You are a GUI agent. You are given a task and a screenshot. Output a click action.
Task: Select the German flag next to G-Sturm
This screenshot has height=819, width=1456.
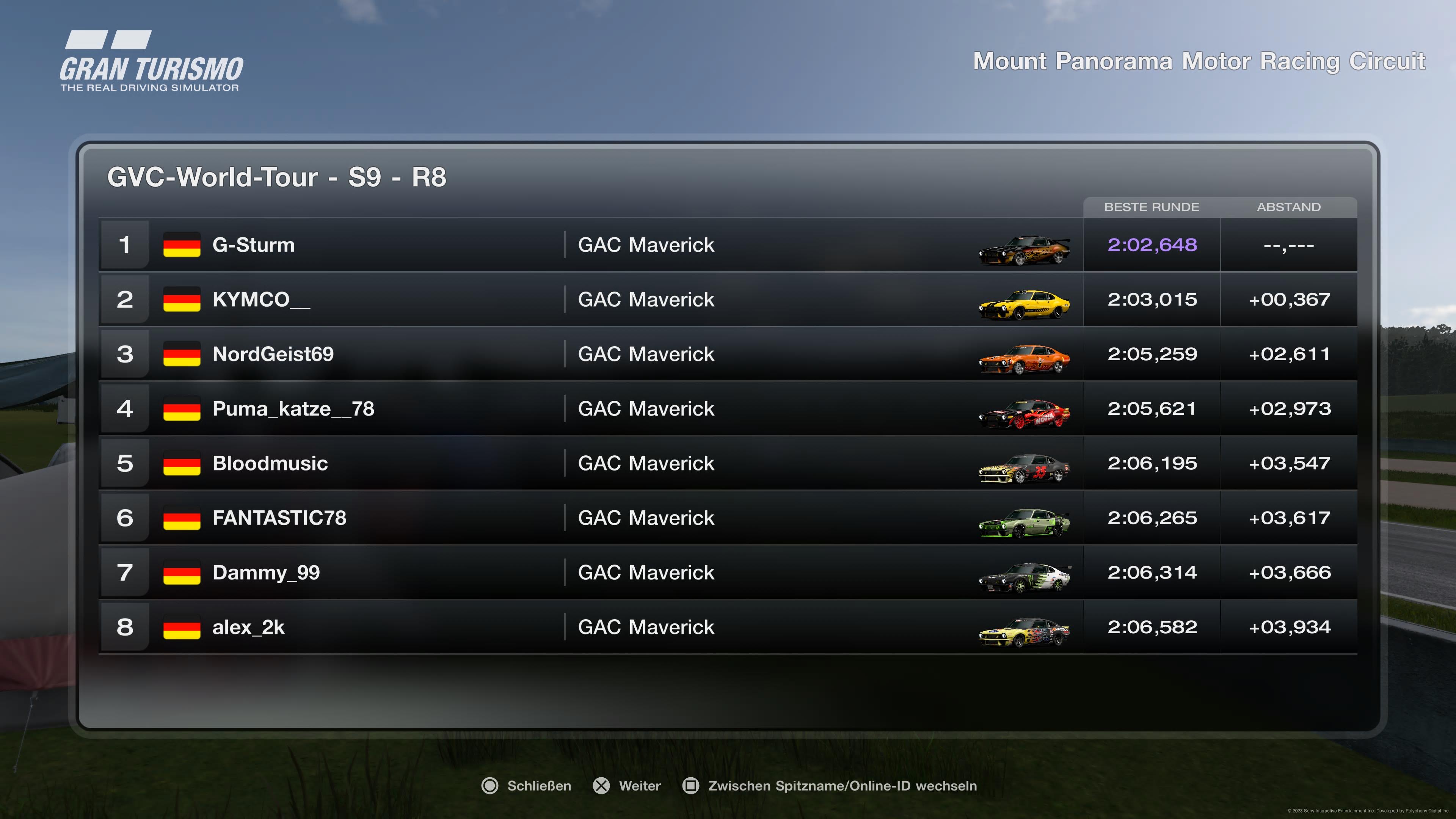pyautogui.click(x=182, y=245)
